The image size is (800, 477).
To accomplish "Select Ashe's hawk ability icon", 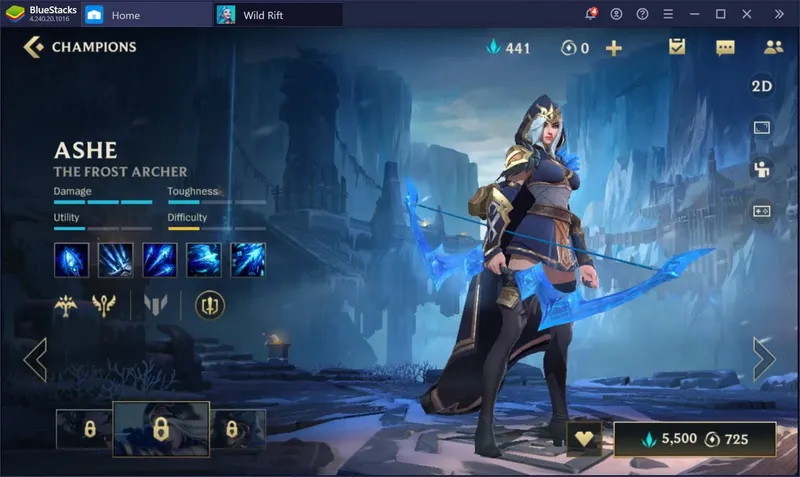I will [203, 259].
